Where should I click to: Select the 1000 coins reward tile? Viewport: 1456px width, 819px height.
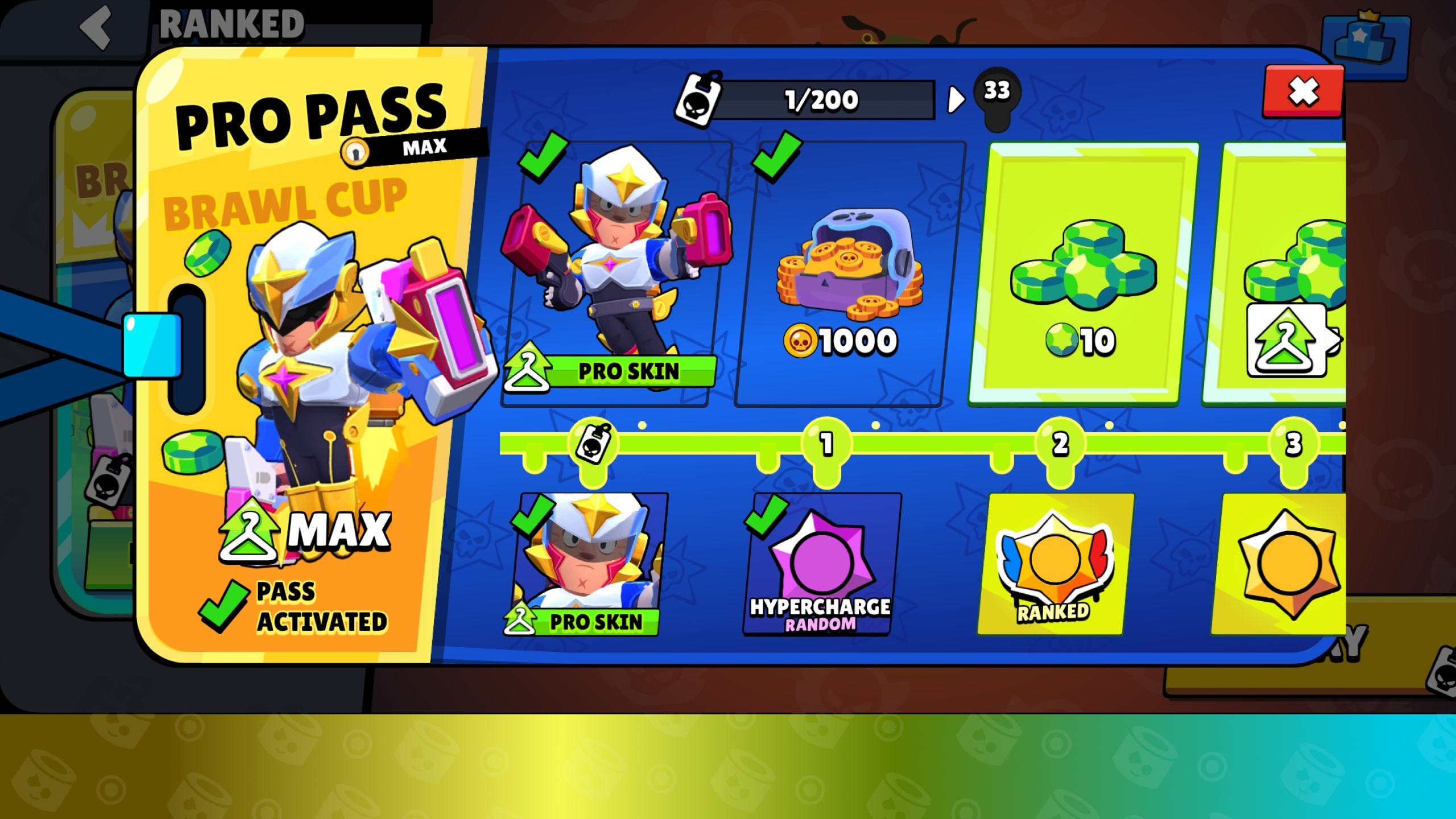[850, 274]
